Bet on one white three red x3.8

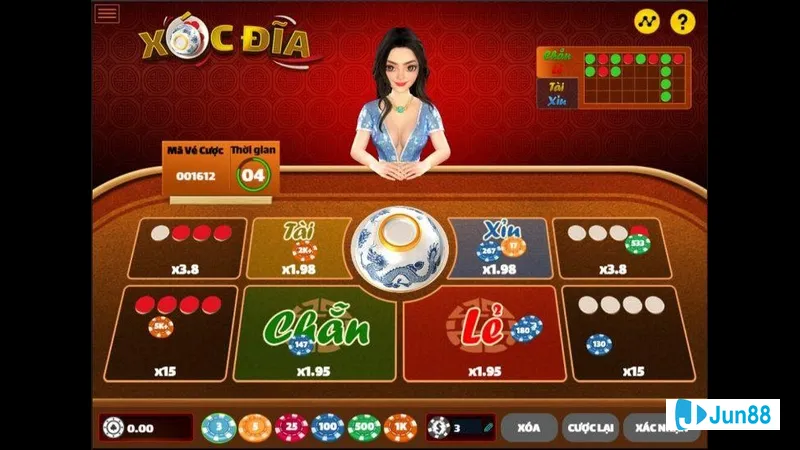tap(189, 248)
